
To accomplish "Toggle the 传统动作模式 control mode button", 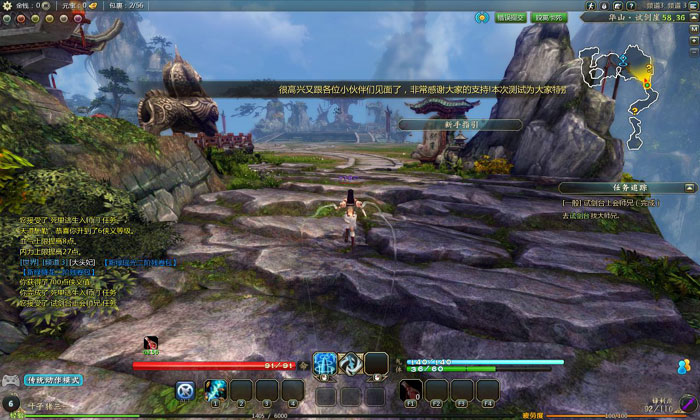I will pyautogui.click(x=52, y=380).
